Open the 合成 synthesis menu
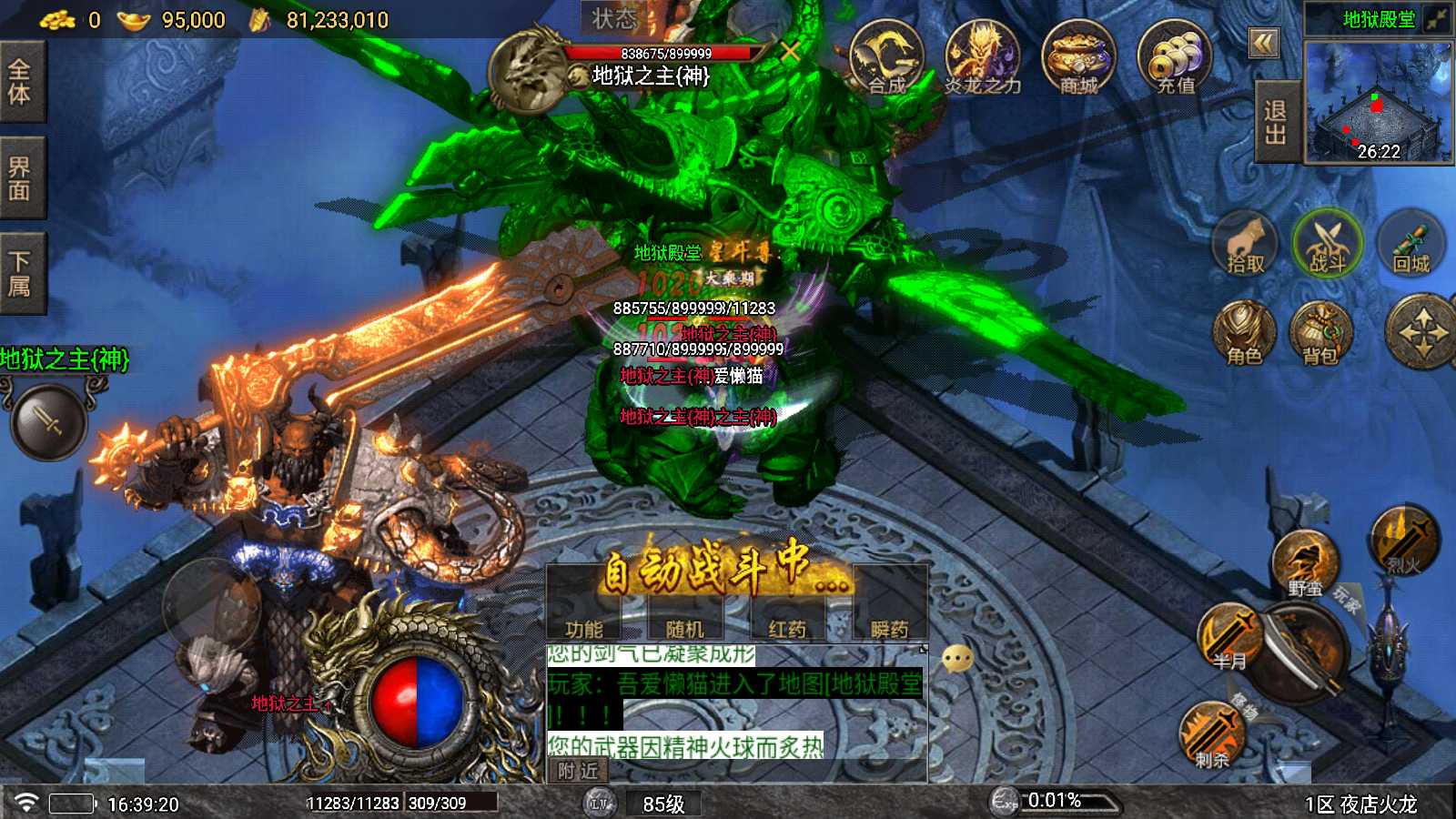Image resolution: width=1456 pixels, height=819 pixels. tap(886, 58)
